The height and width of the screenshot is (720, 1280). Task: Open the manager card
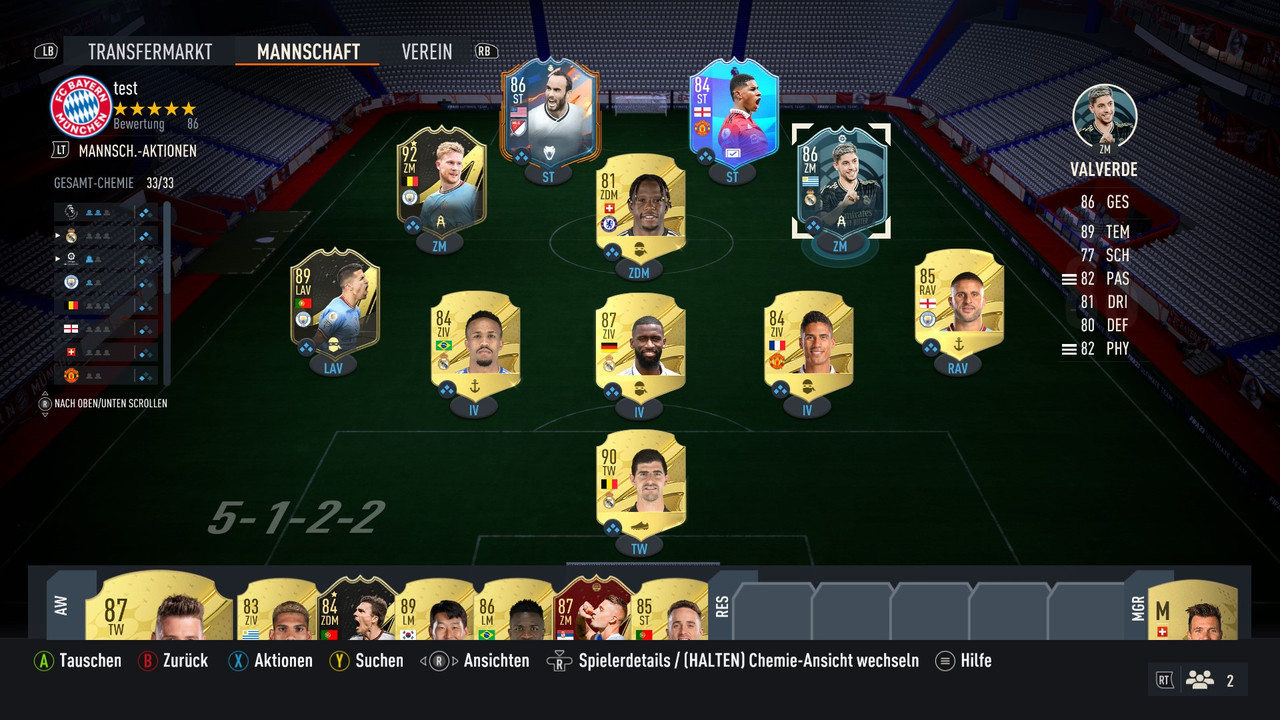point(1192,610)
